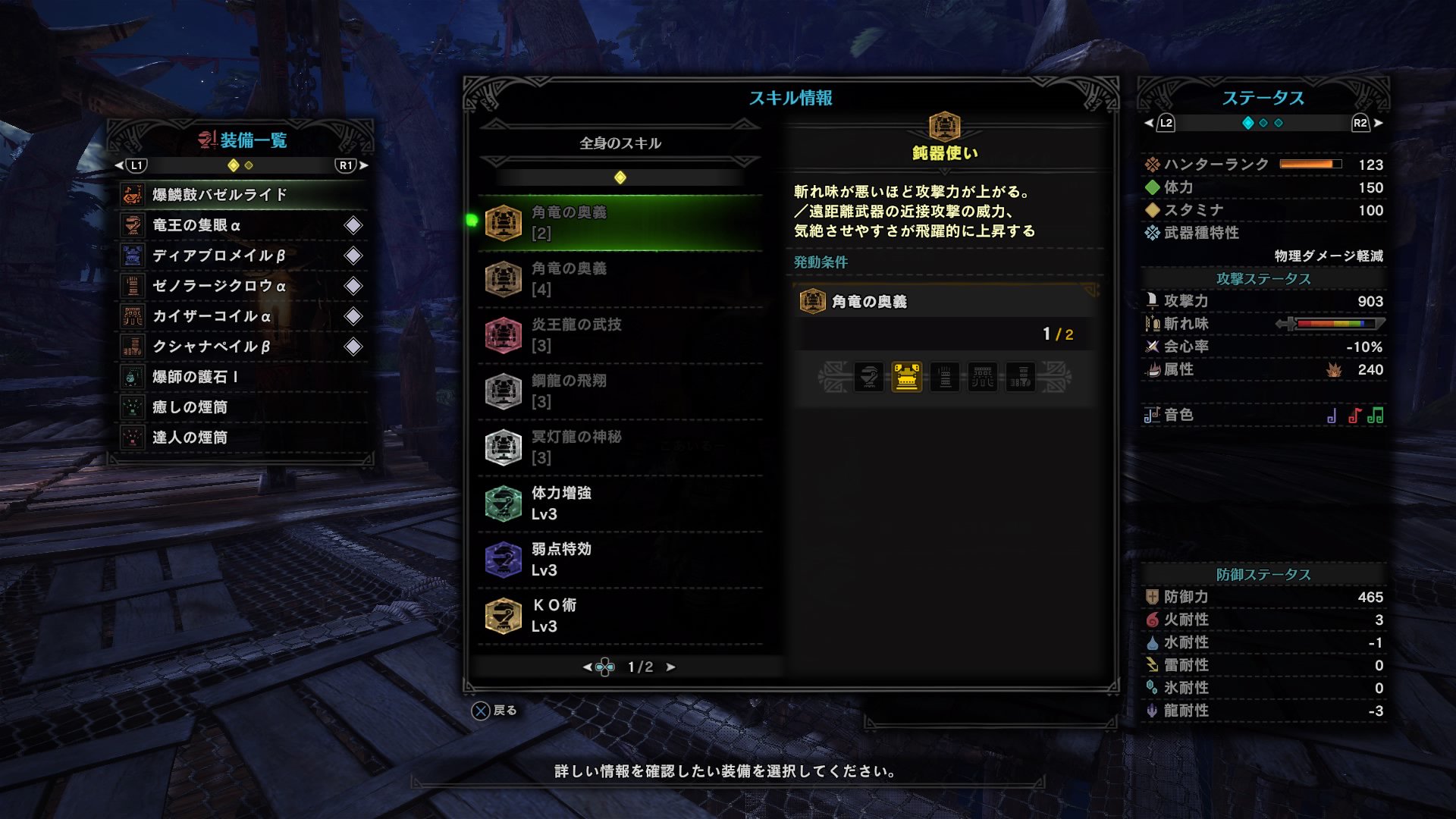The width and height of the screenshot is (1456, 819).
Task: Select the 爆鱗鼓バゼルライド weapon icon
Action: click(x=133, y=195)
